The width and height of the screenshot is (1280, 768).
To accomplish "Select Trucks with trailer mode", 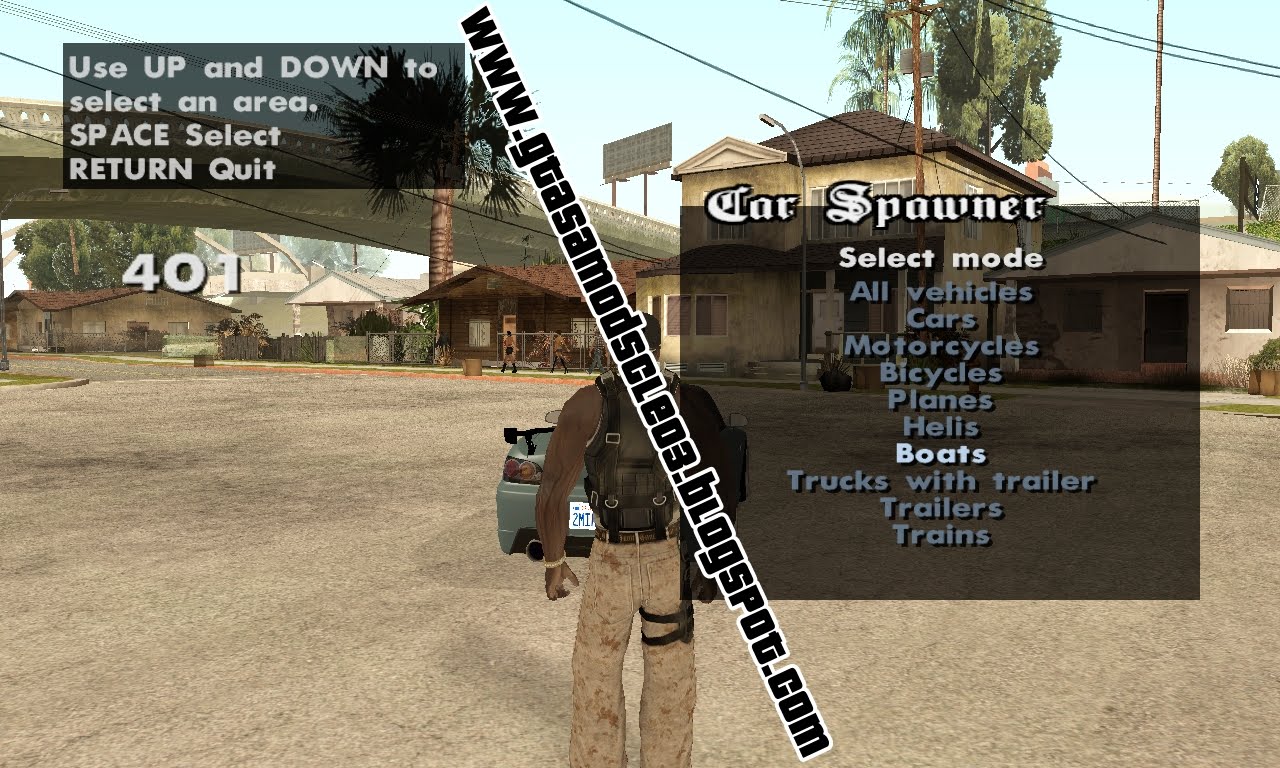I will coord(940,481).
